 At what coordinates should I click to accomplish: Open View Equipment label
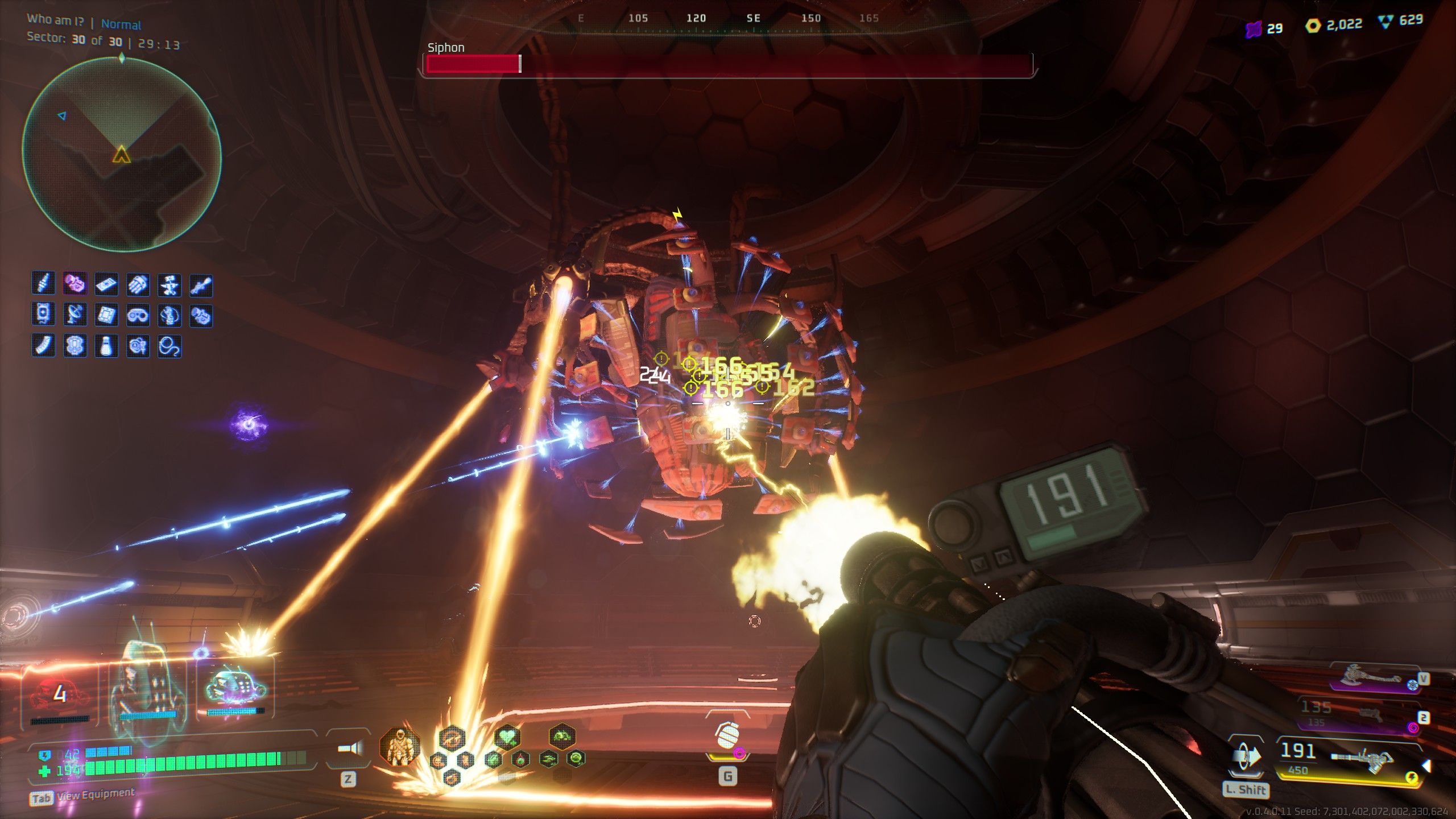96,795
